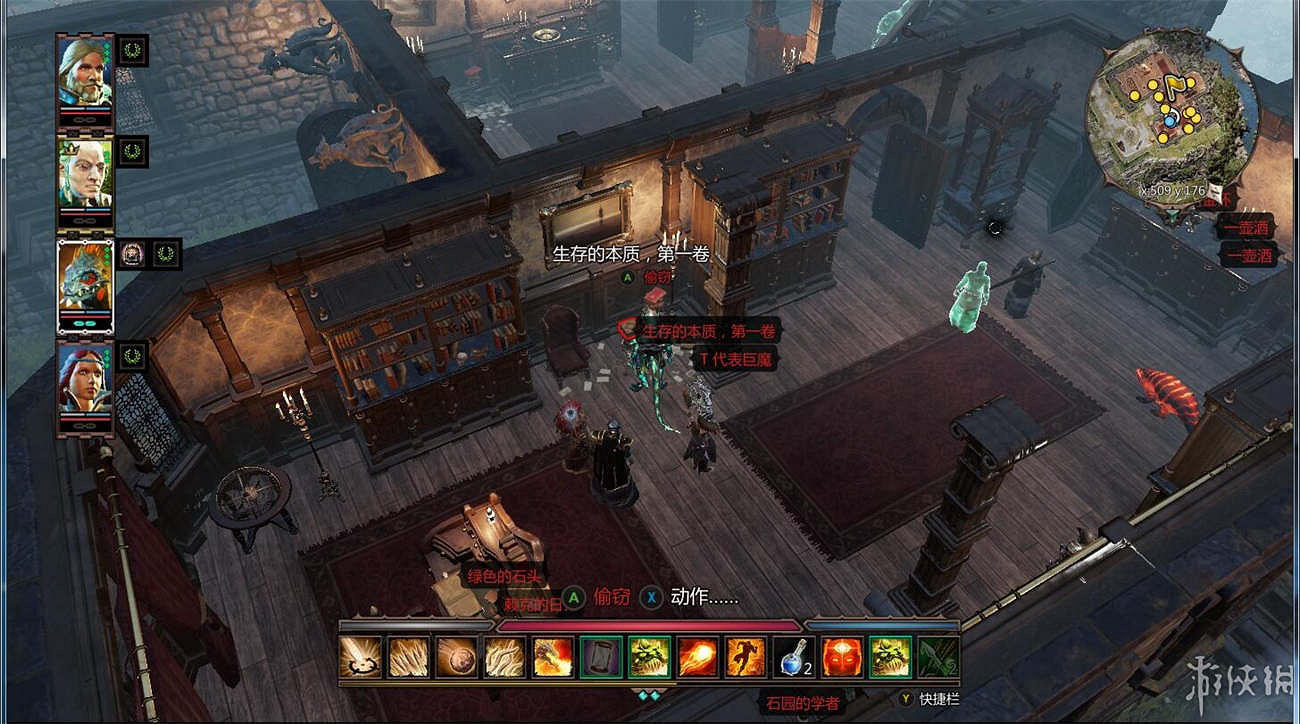1300x724 pixels.
Task: Use the blue potion in the hotbar
Action: [x=793, y=657]
